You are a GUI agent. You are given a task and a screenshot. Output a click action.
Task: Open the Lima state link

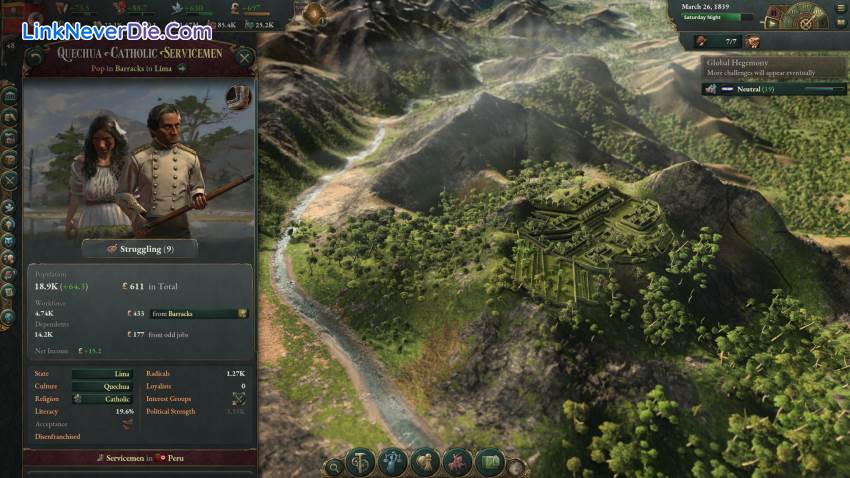pos(102,374)
